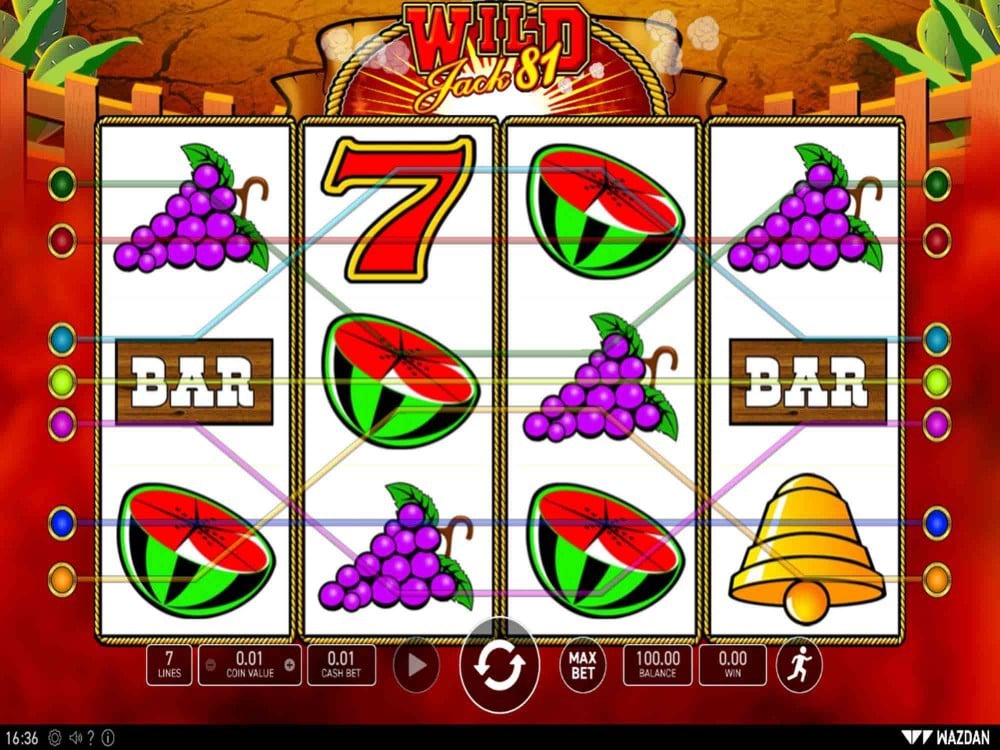This screenshot has height=750, width=1000.
Task: Start autoplay with the play triangle button
Action: pyautogui.click(x=416, y=665)
